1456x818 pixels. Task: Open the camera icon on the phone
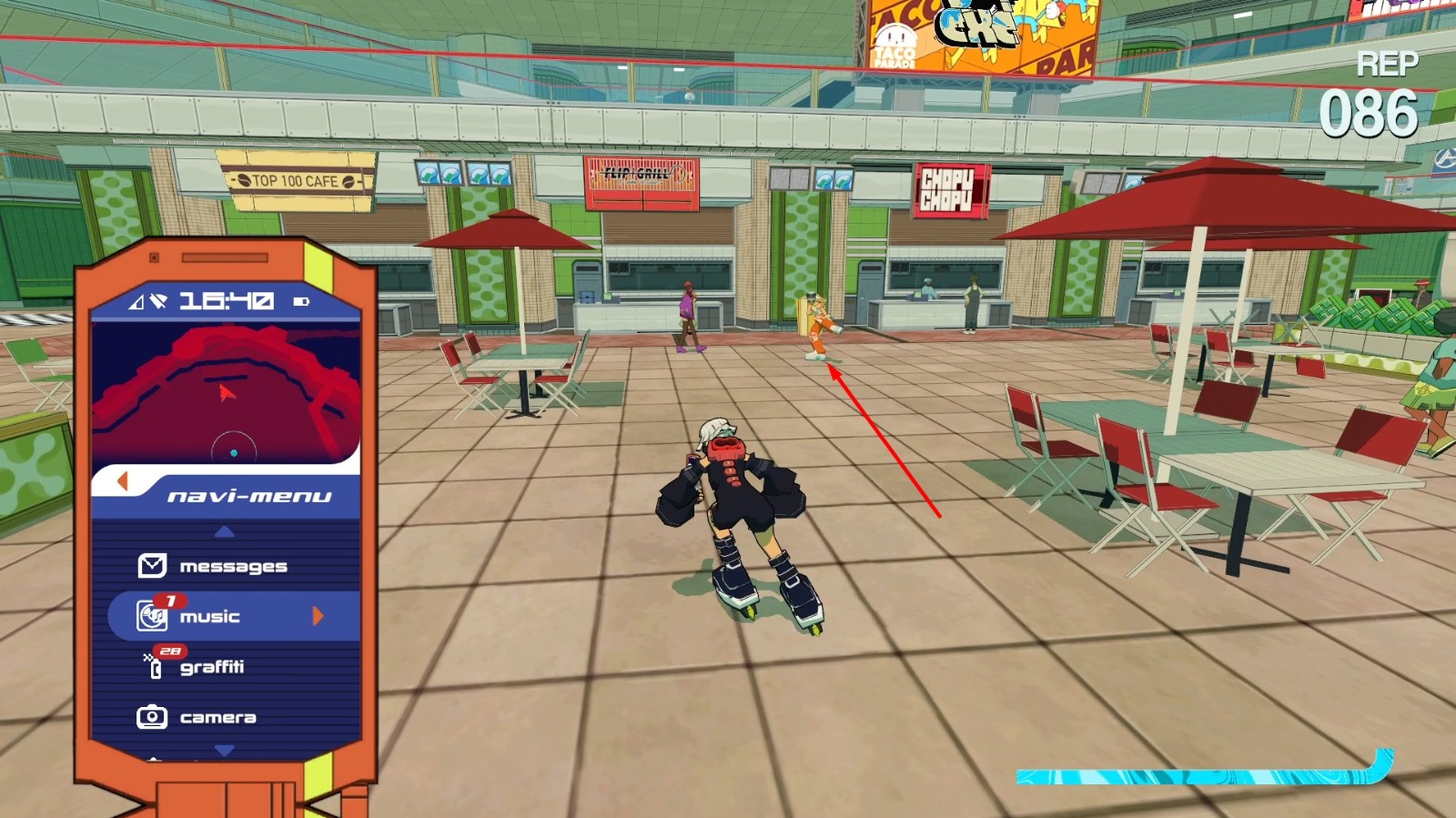point(150,716)
